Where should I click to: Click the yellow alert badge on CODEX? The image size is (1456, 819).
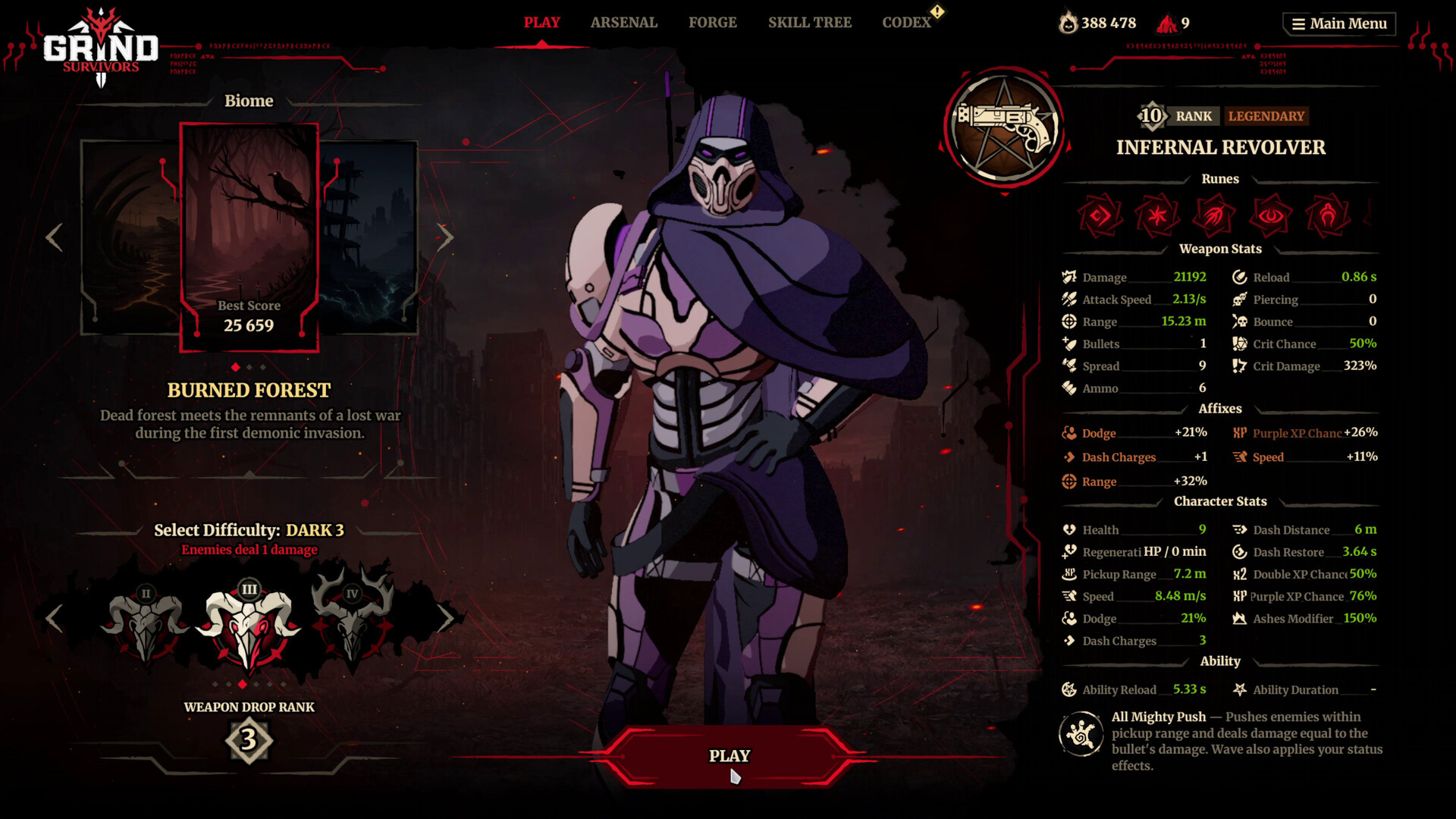coord(938,11)
